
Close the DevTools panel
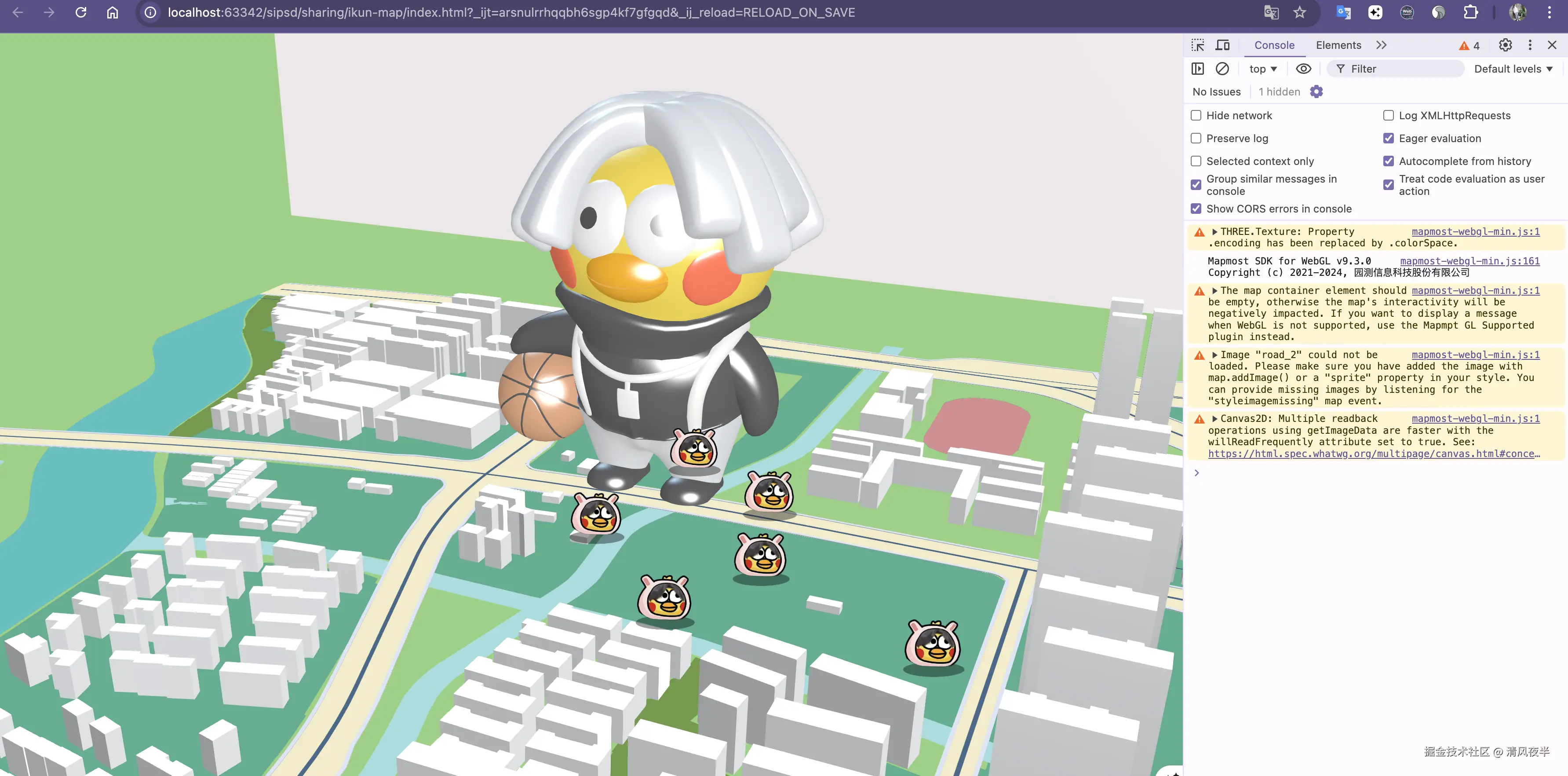click(1552, 45)
